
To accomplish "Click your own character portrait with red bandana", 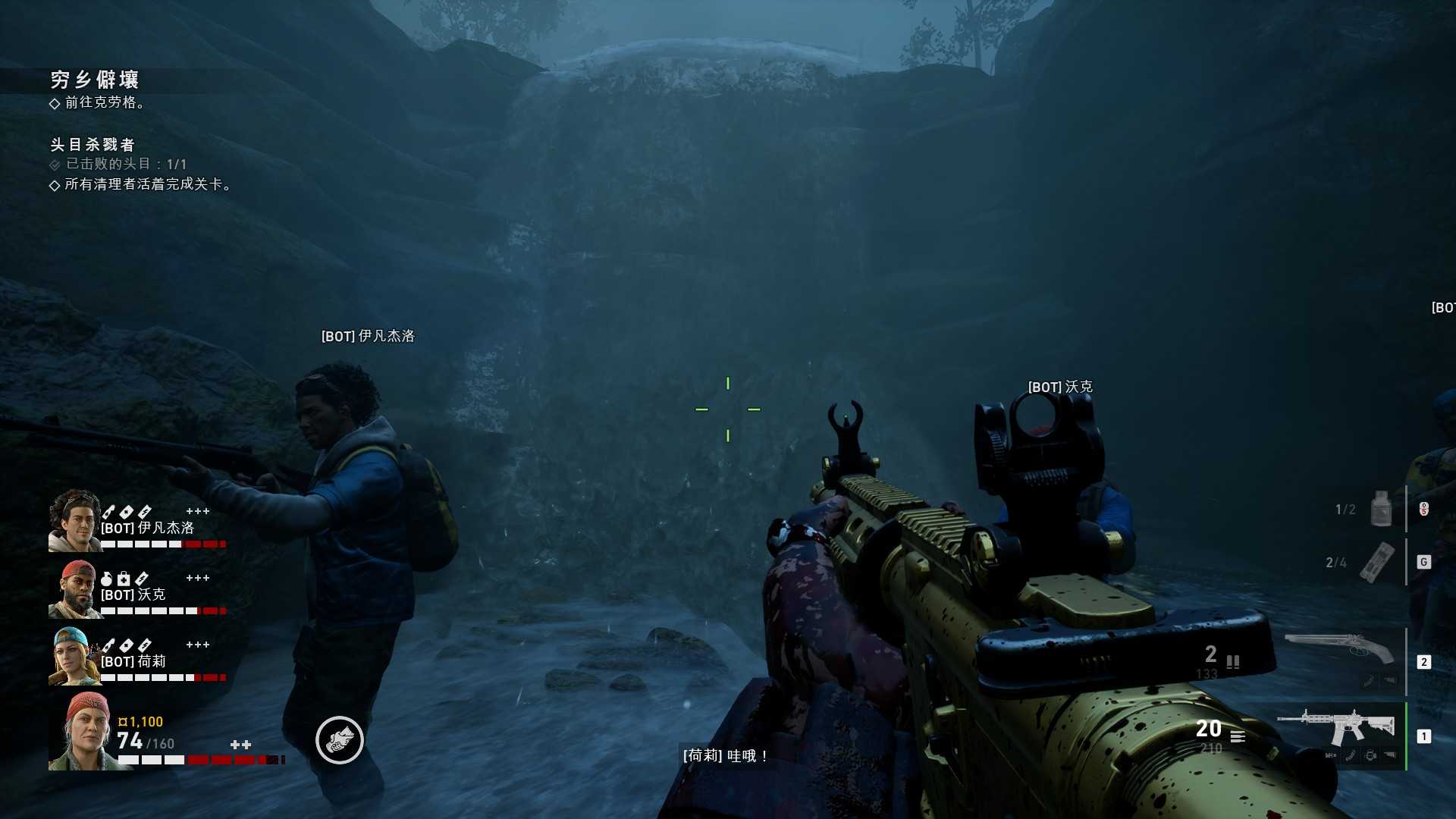I will [x=85, y=731].
